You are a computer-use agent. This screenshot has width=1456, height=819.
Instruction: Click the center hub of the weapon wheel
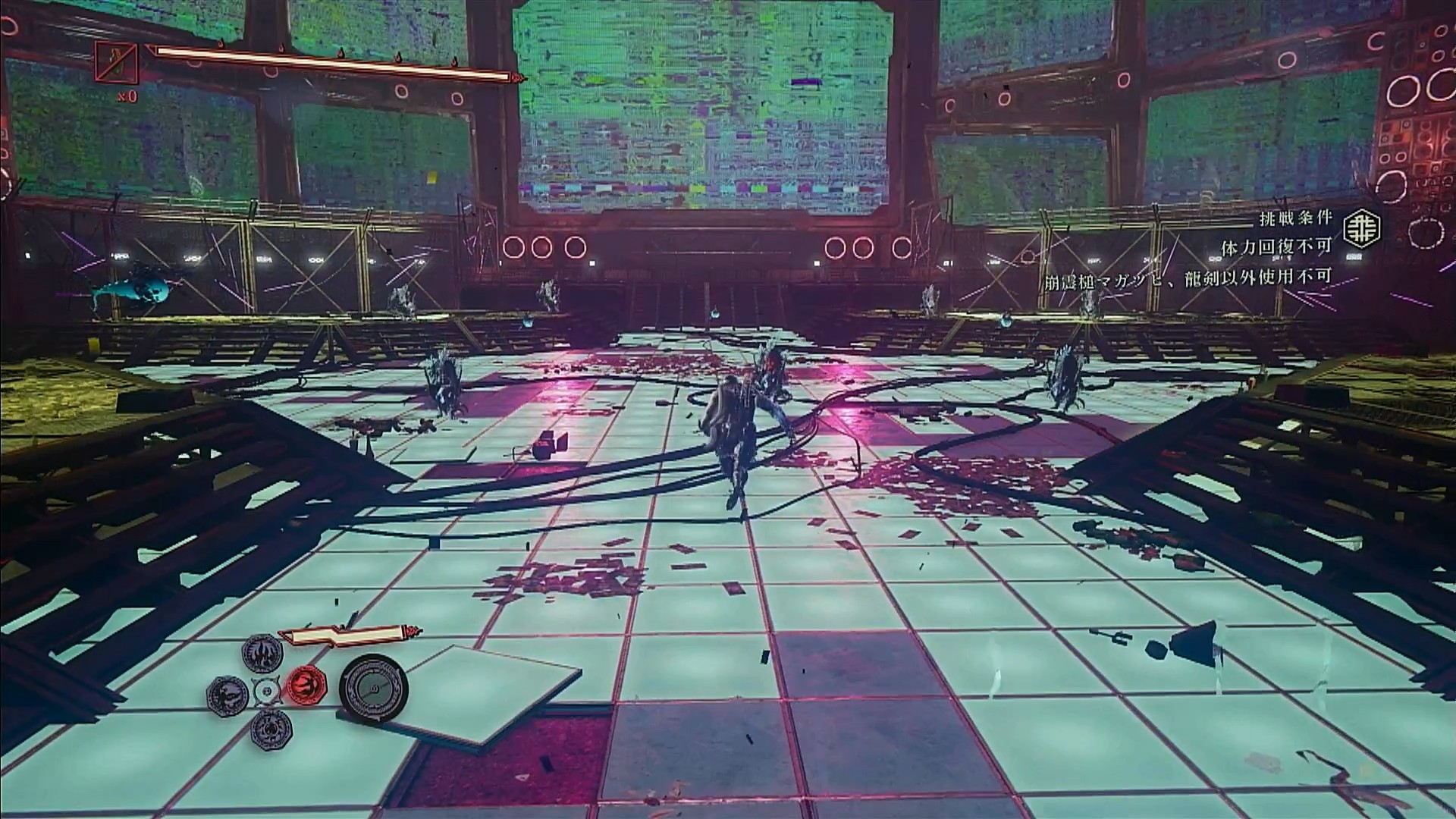(267, 691)
